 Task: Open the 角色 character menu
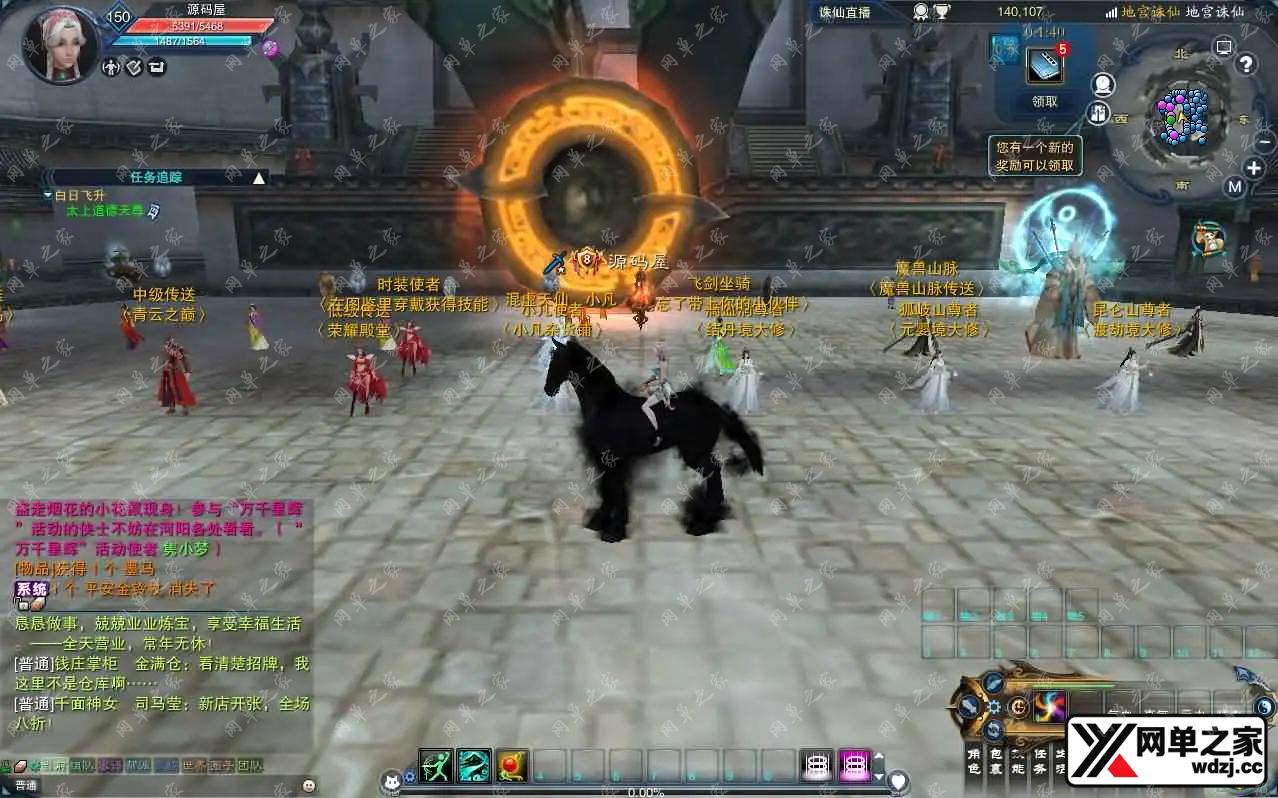pyautogui.click(x=974, y=762)
